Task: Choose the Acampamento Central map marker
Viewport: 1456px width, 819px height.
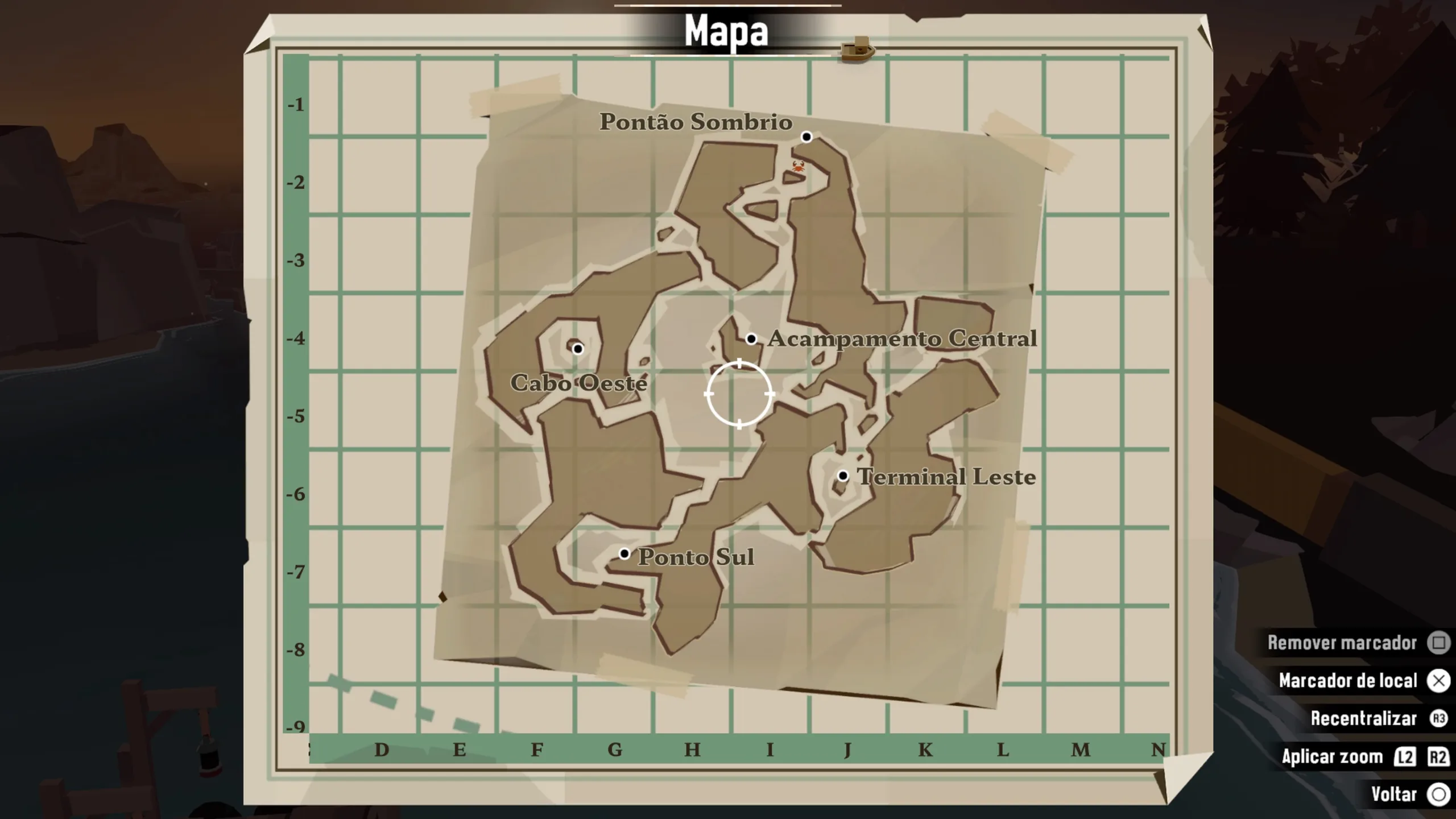Action: coord(751,339)
